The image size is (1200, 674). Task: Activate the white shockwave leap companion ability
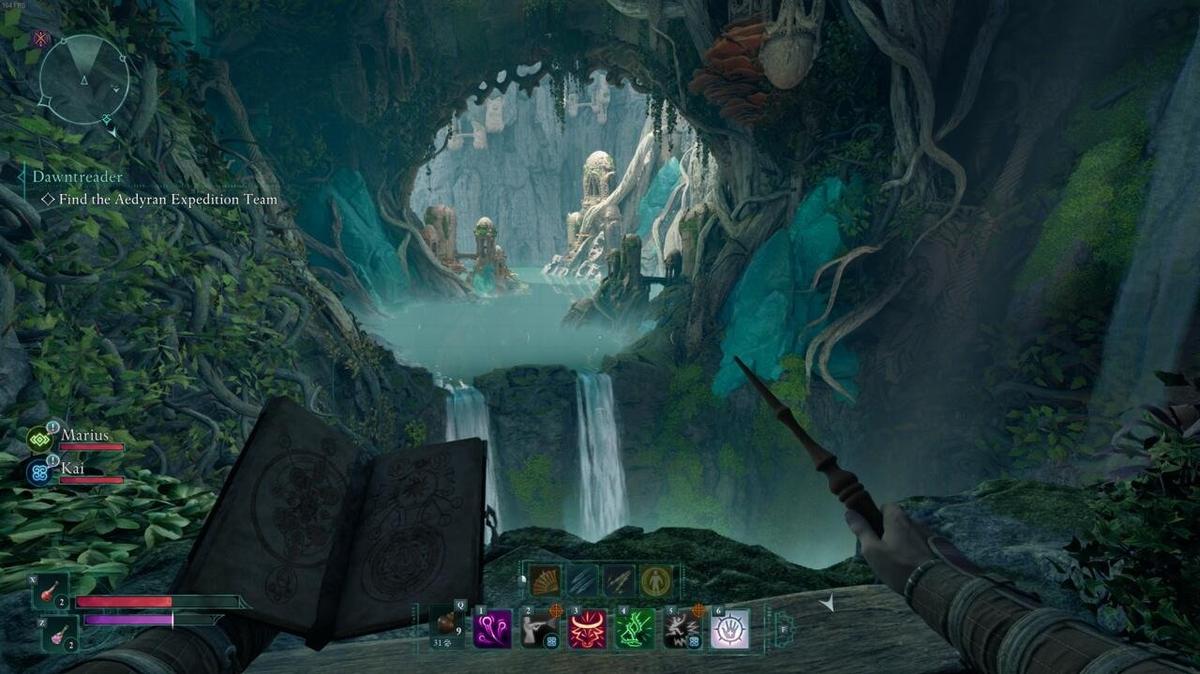pyautogui.click(x=682, y=630)
